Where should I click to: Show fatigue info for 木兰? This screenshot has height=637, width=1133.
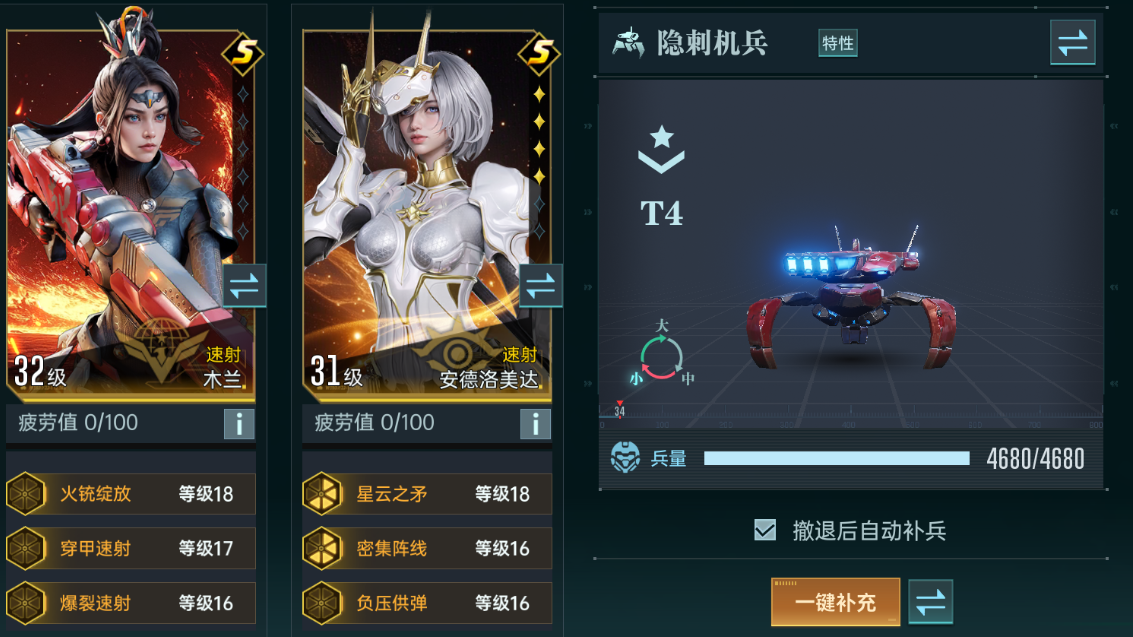point(239,424)
